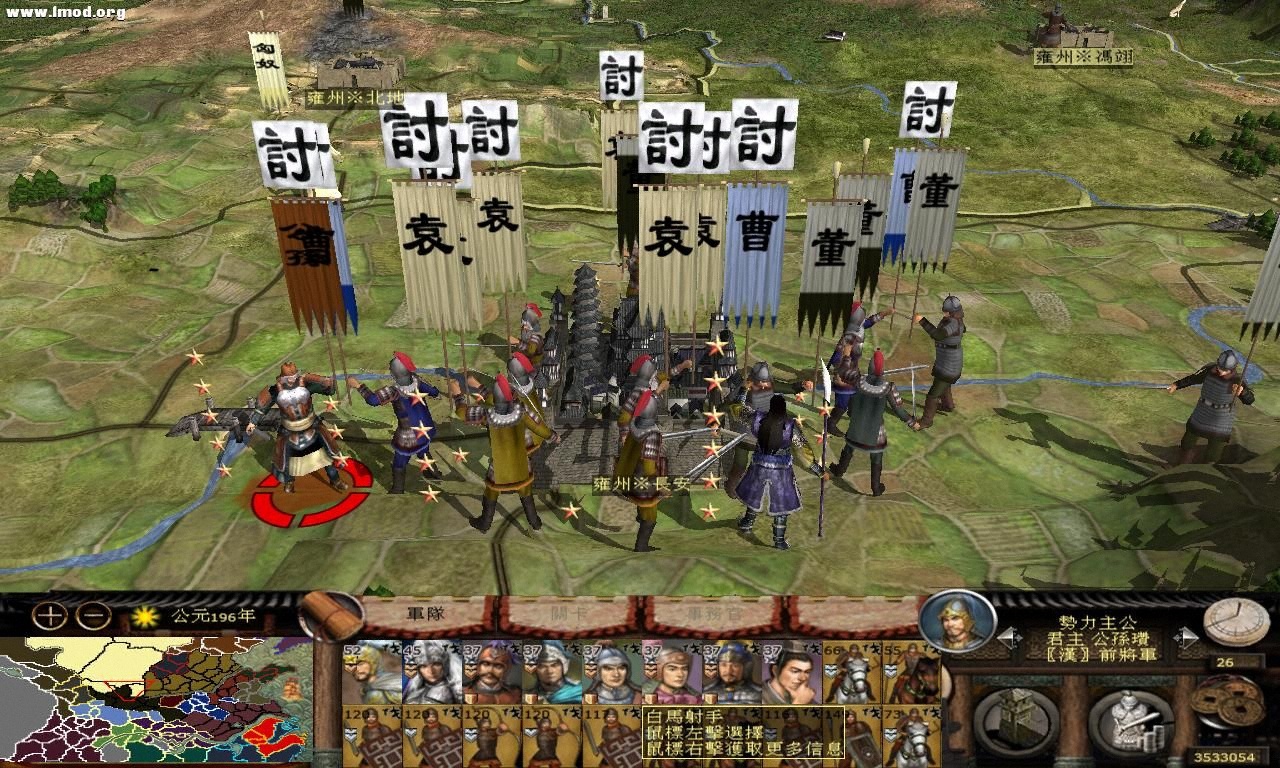1280x768 pixels.
Task: Click a territory on the campaign minimap
Action: [x=150, y=700]
